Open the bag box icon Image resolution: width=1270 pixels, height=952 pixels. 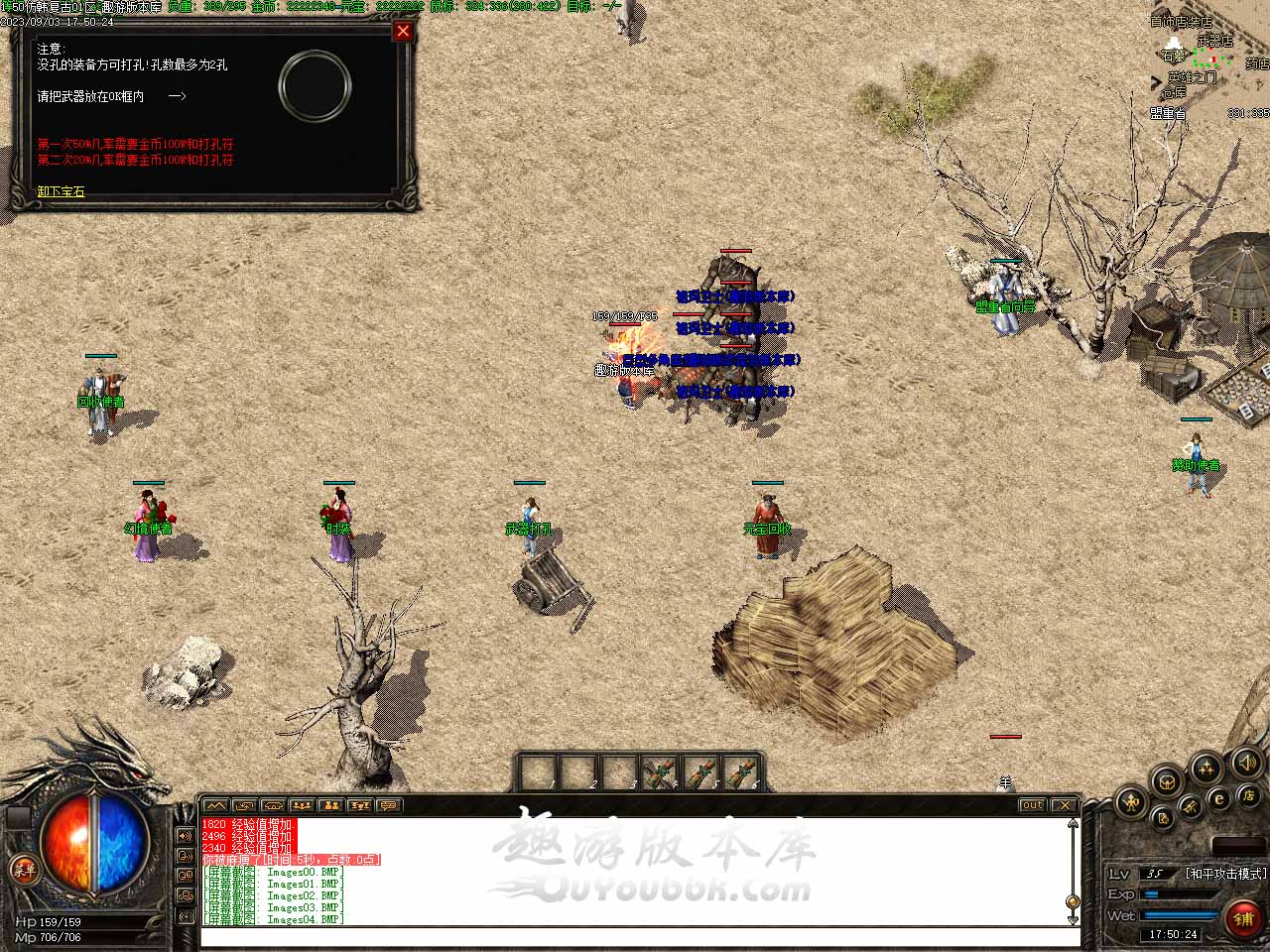point(1166,781)
